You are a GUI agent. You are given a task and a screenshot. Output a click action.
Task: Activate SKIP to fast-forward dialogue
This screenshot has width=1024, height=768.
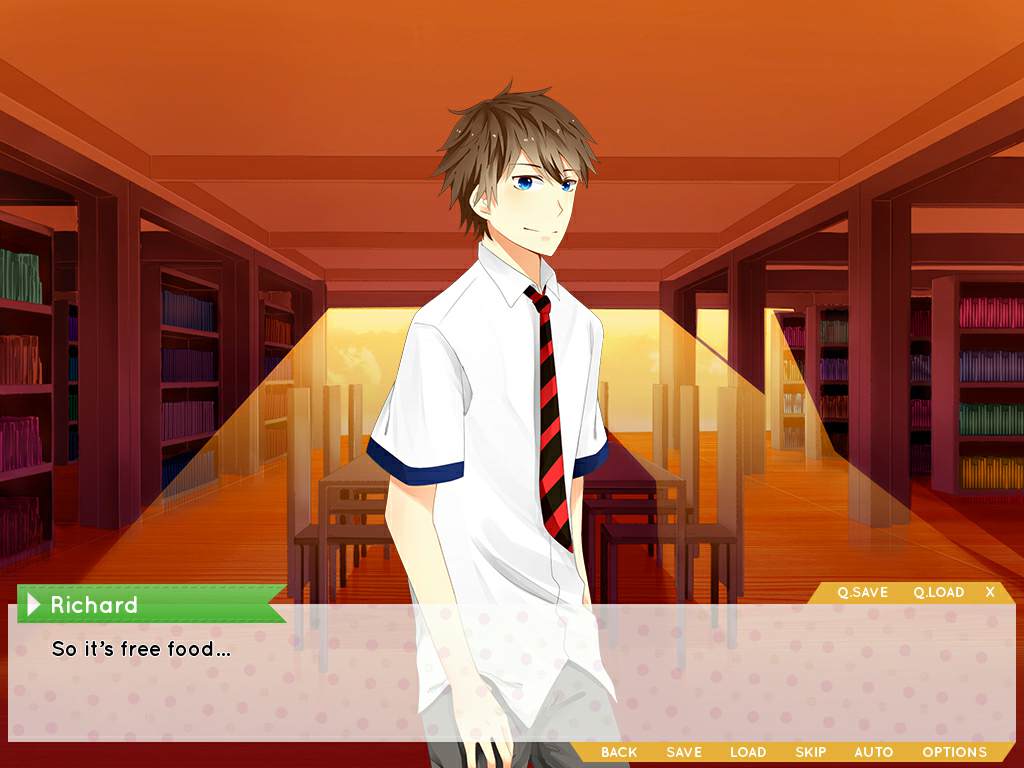tap(810, 752)
